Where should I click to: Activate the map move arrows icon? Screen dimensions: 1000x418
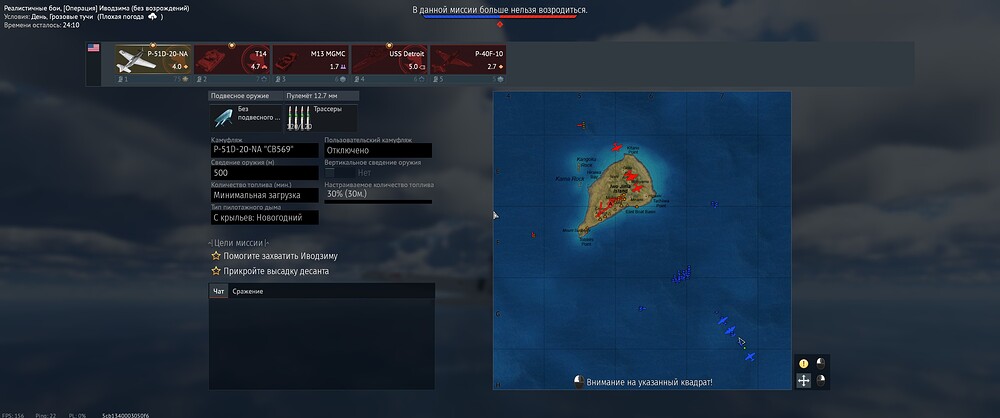803,380
